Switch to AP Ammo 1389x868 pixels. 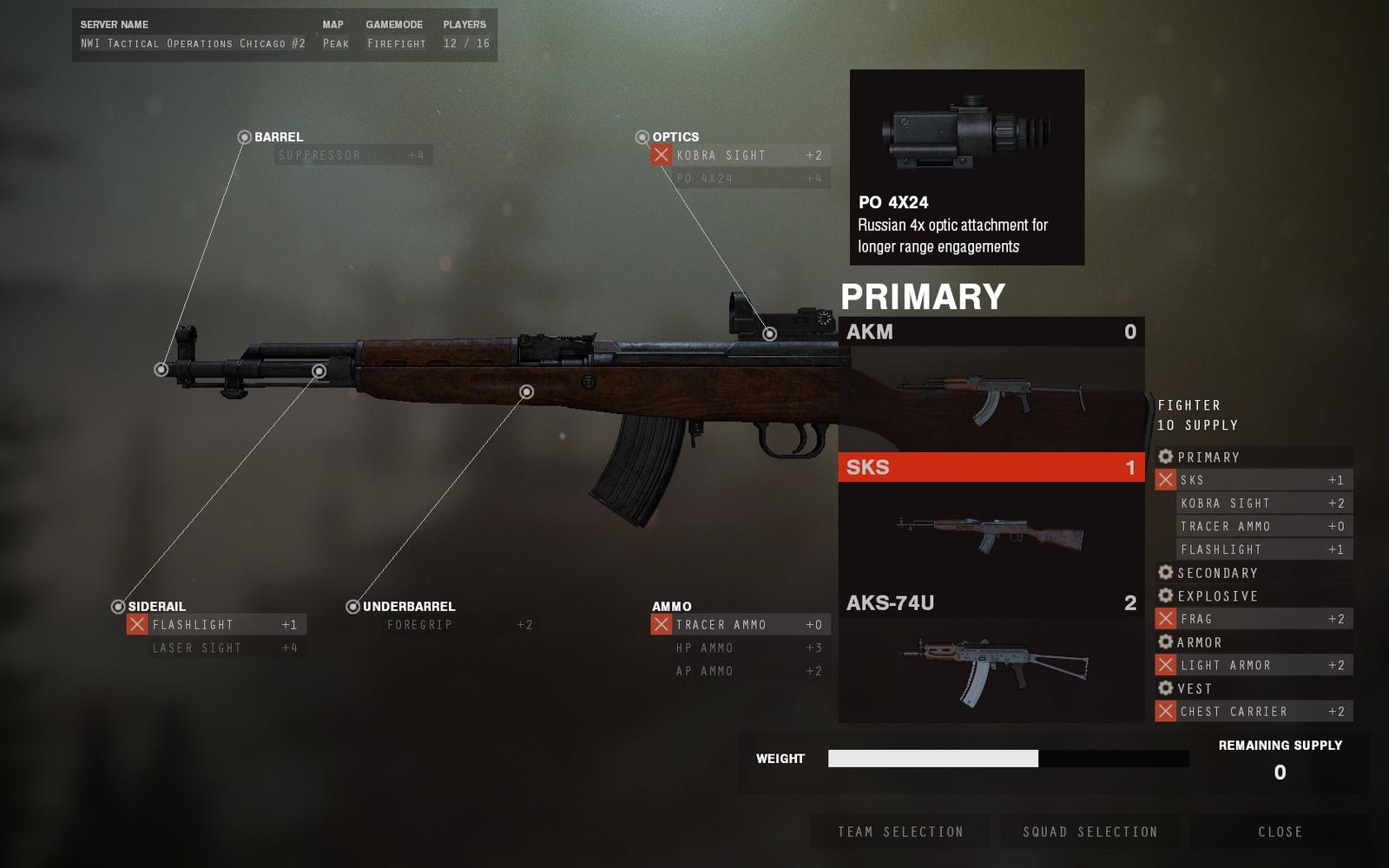tap(742, 671)
